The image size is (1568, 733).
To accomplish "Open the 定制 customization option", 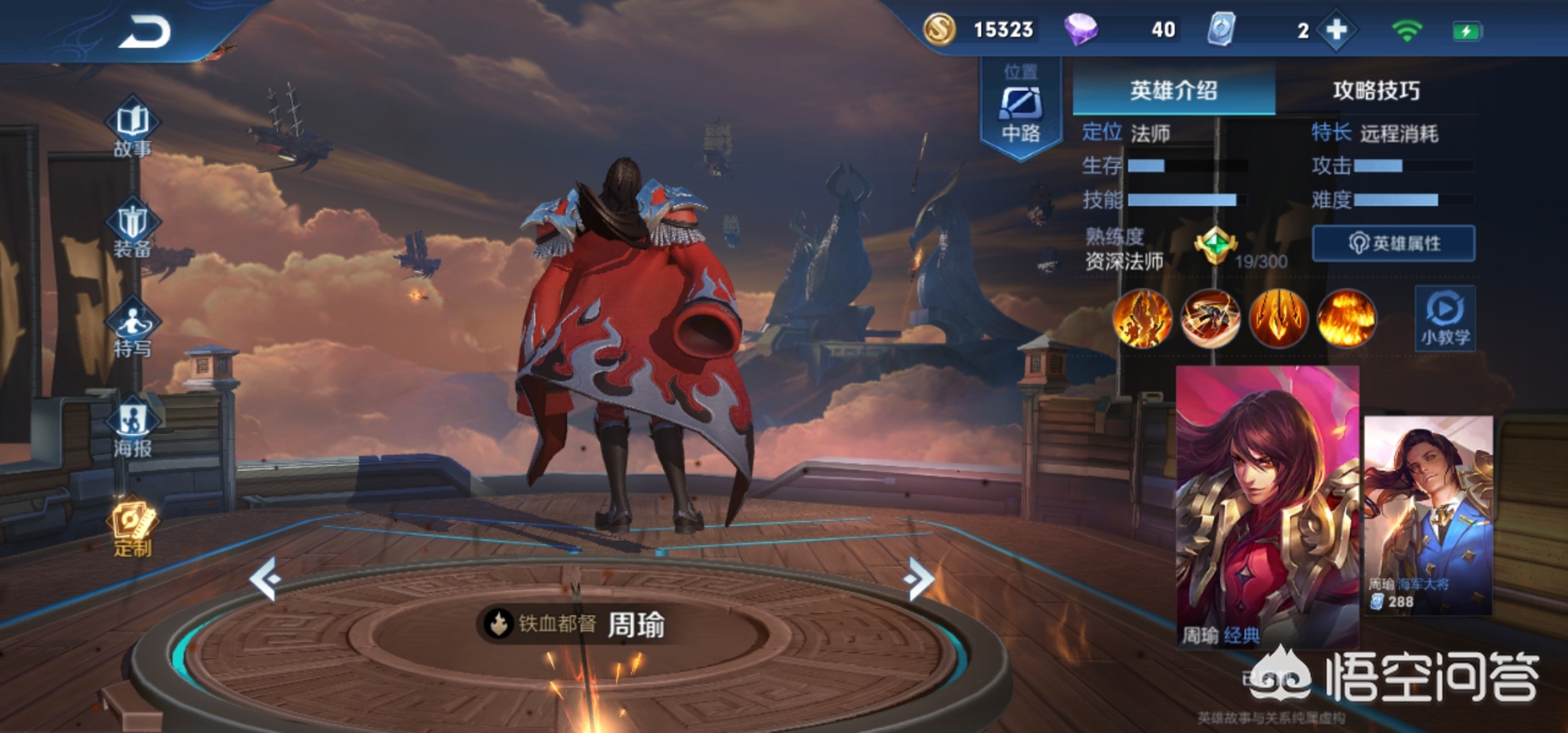I will (x=132, y=528).
